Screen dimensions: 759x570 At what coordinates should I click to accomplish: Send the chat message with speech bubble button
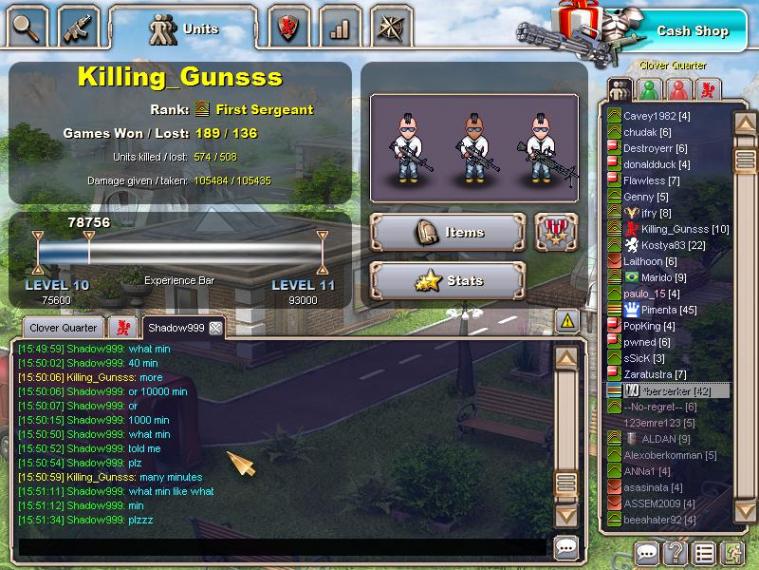[567, 547]
